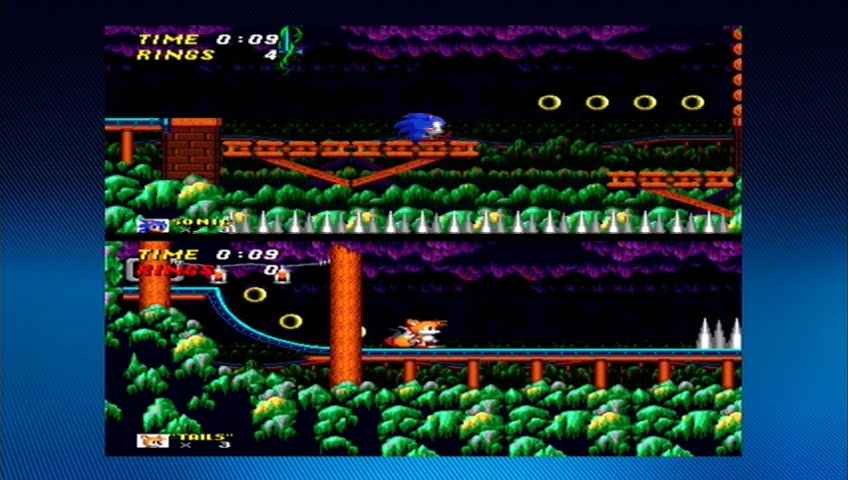Click Sonic's lives icon
The width and height of the screenshot is (848, 480).
(x=154, y=224)
